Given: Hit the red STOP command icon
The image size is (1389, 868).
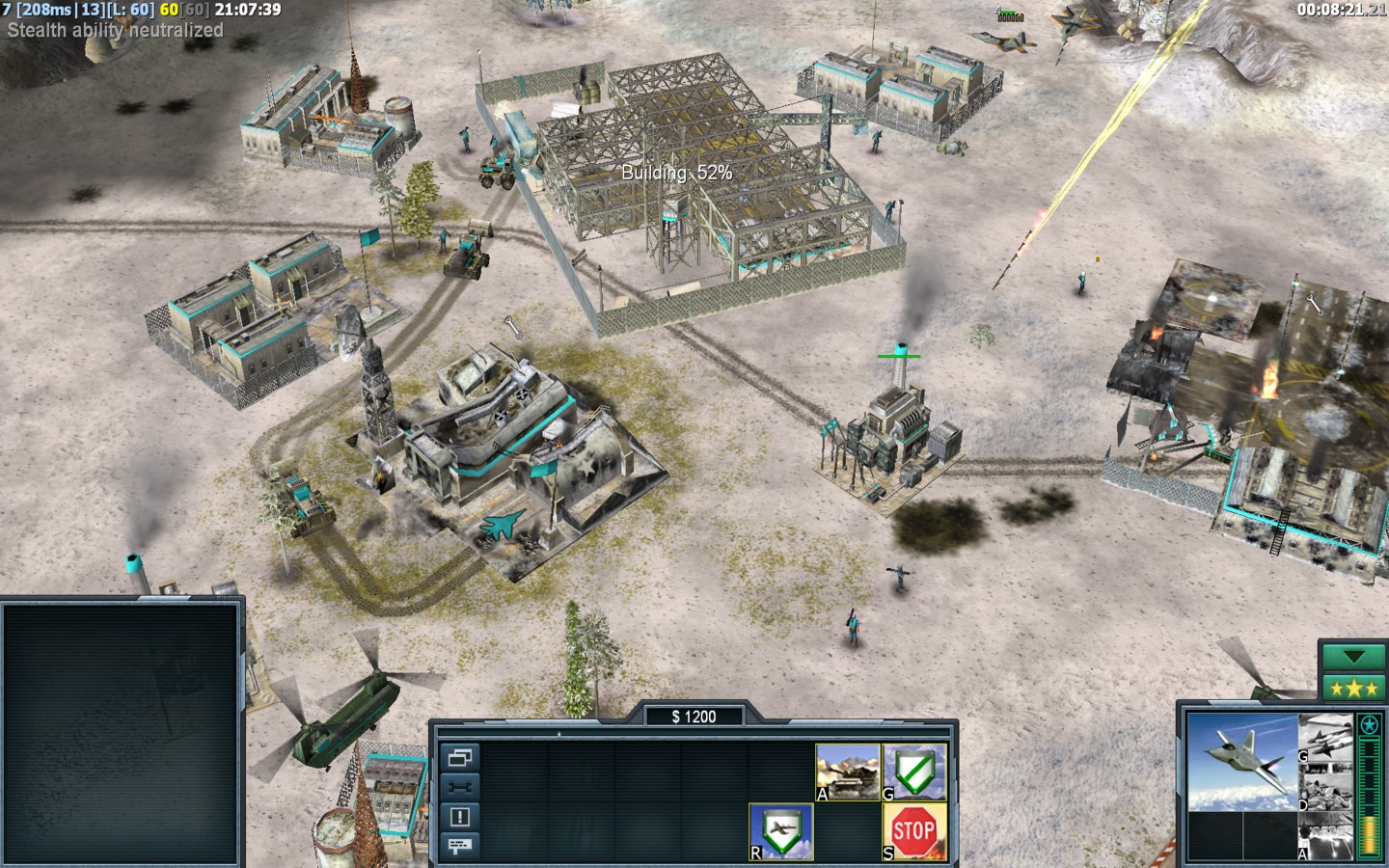Looking at the screenshot, I should 914,831.
